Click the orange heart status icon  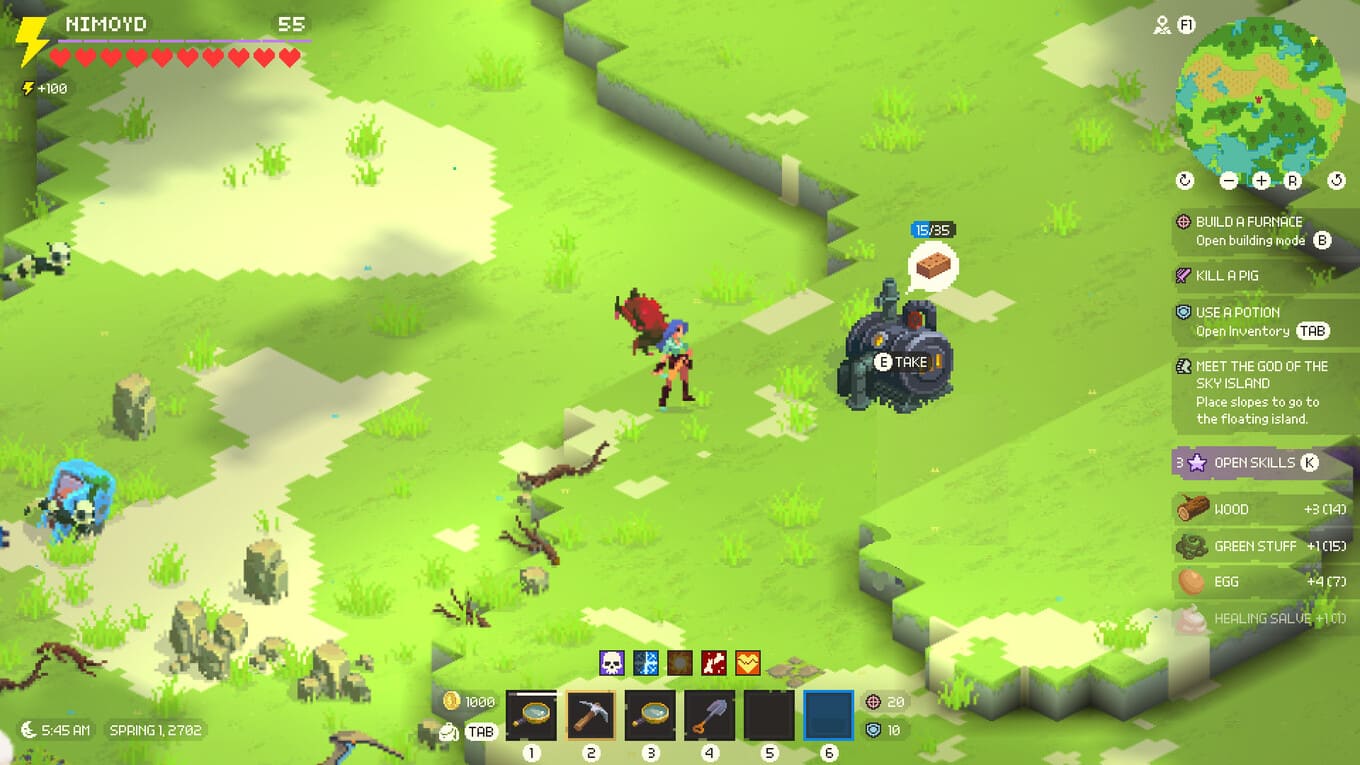(x=748, y=662)
